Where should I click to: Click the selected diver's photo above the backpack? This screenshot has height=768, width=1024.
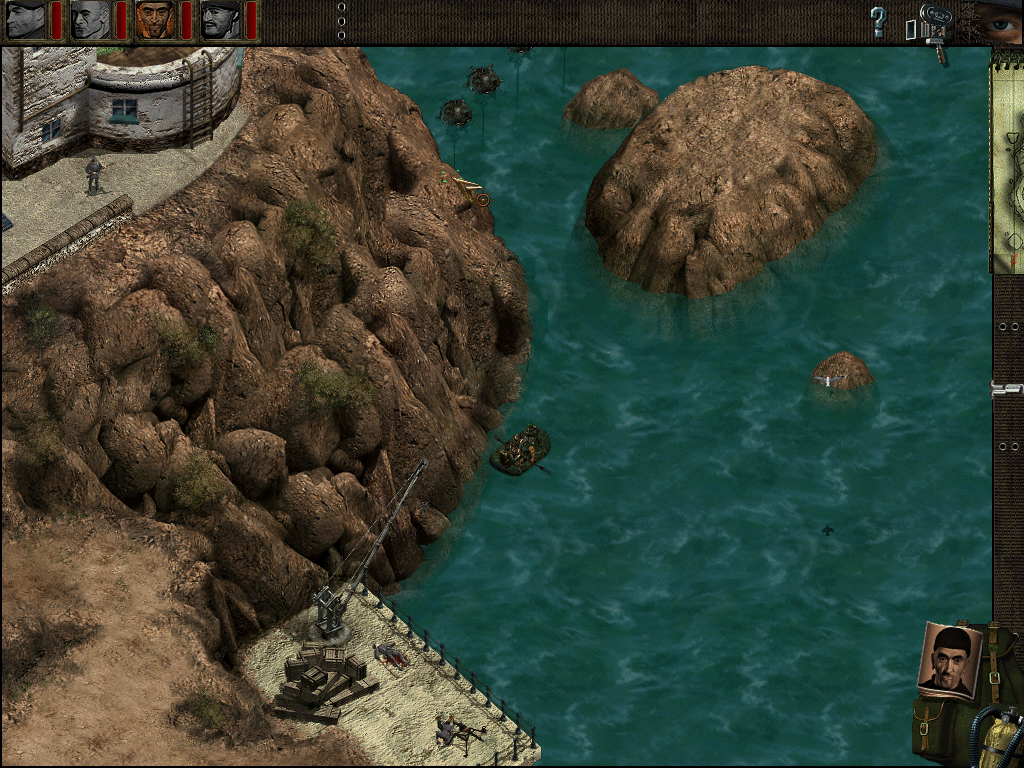coord(947,659)
